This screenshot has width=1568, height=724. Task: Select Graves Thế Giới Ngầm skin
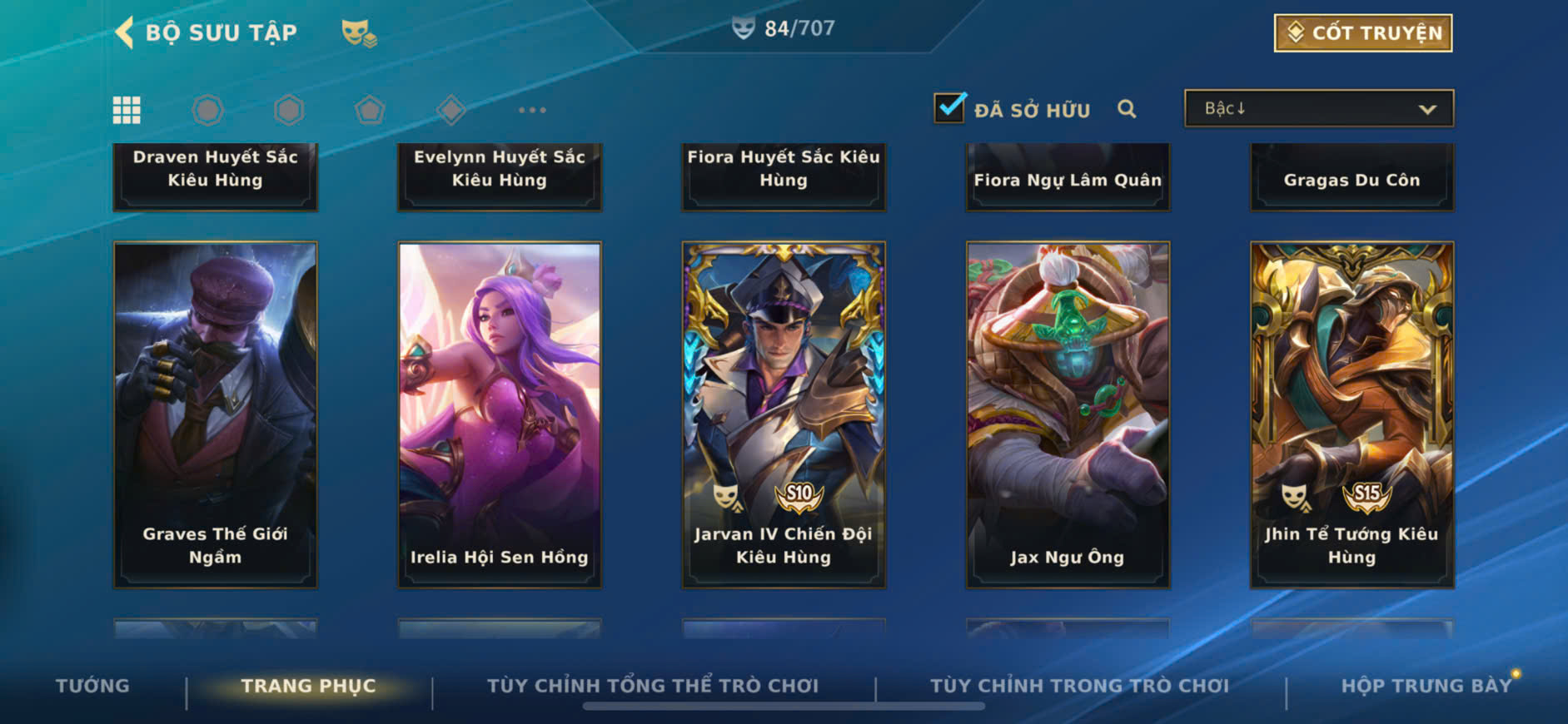[215, 414]
